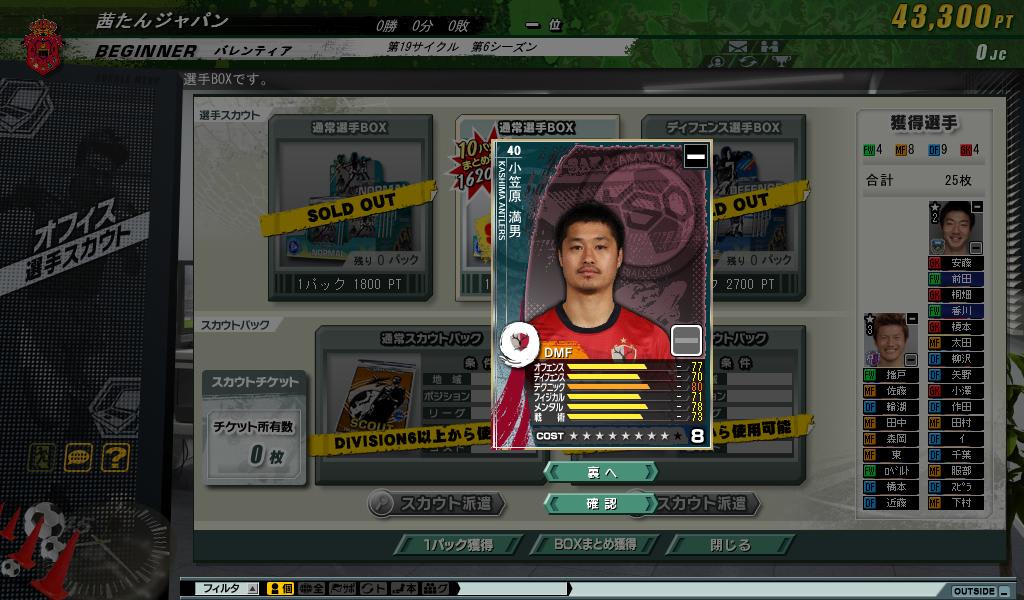This screenshot has width=1024, height=600.
Task: Open the yellow question mark help icon
Action: 115,458
